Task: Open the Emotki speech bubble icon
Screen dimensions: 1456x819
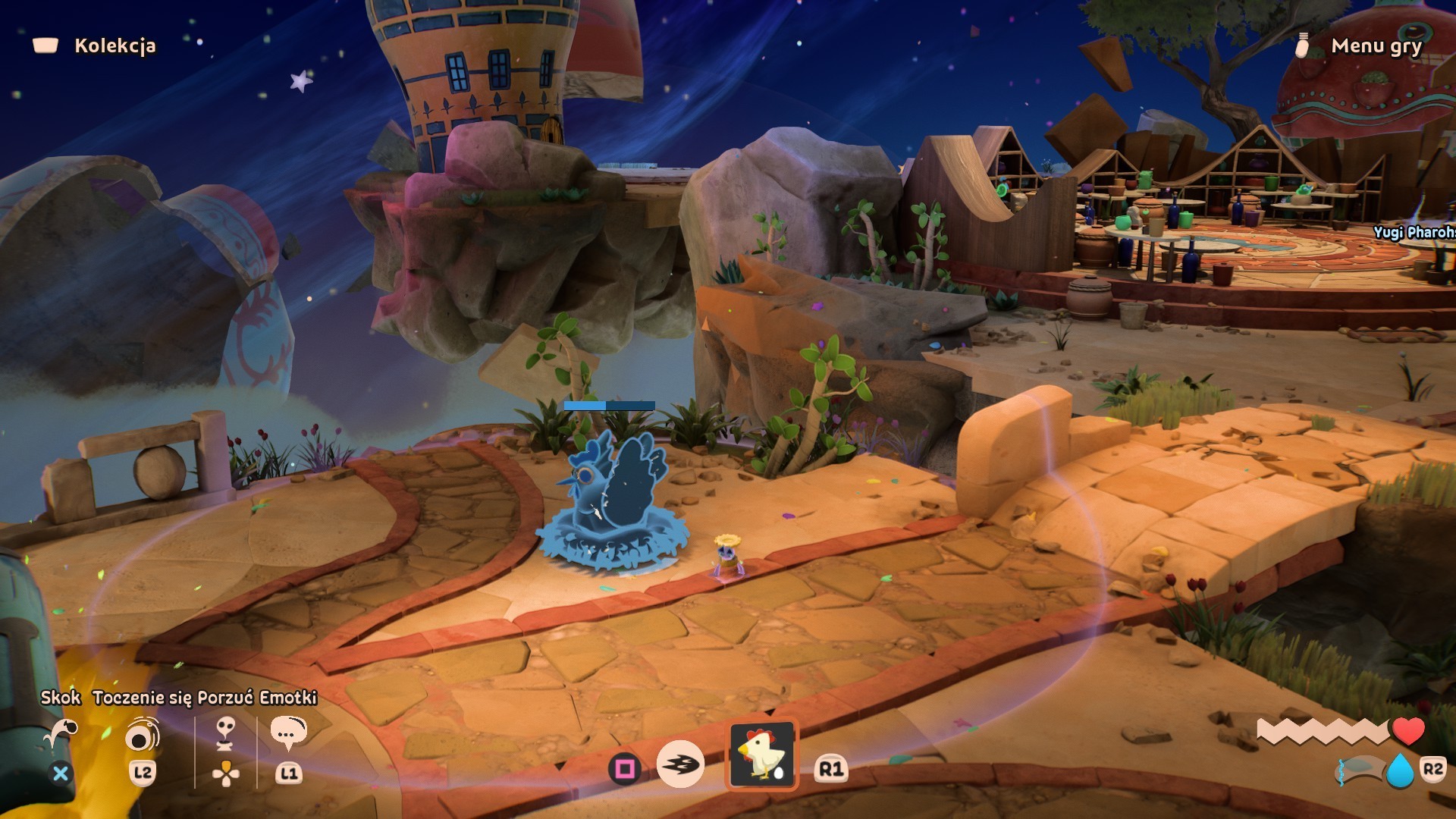Action: click(x=288, y=733)
